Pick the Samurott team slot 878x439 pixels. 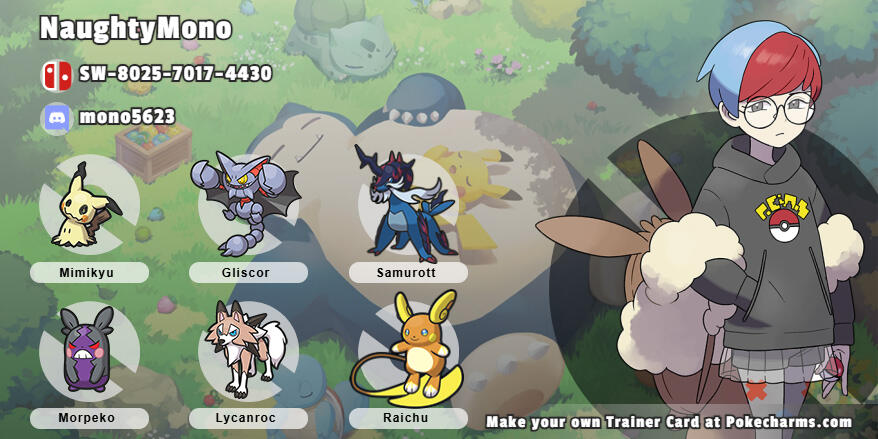(407, 204)
